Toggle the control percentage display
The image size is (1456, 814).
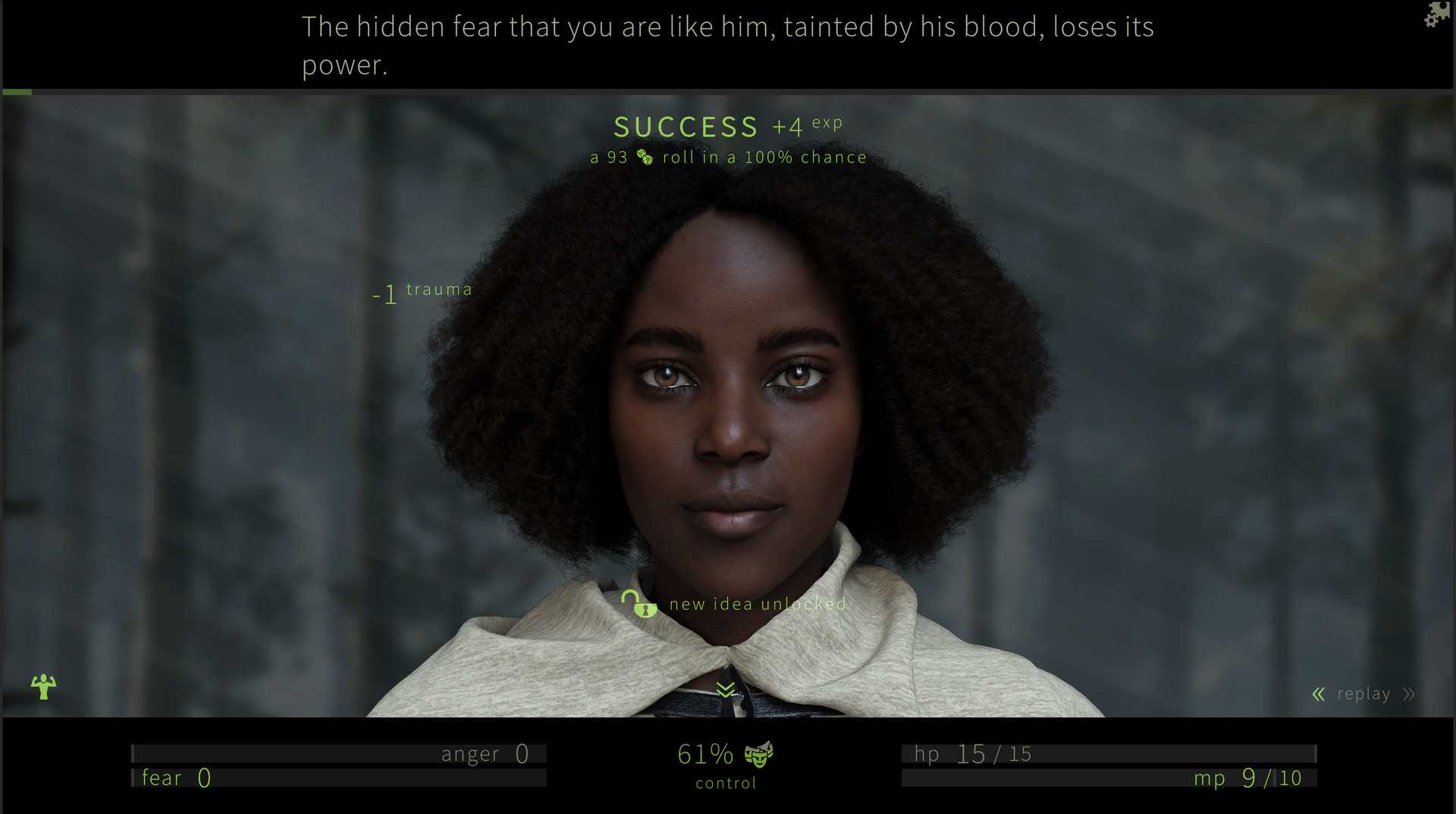point(704,753)
